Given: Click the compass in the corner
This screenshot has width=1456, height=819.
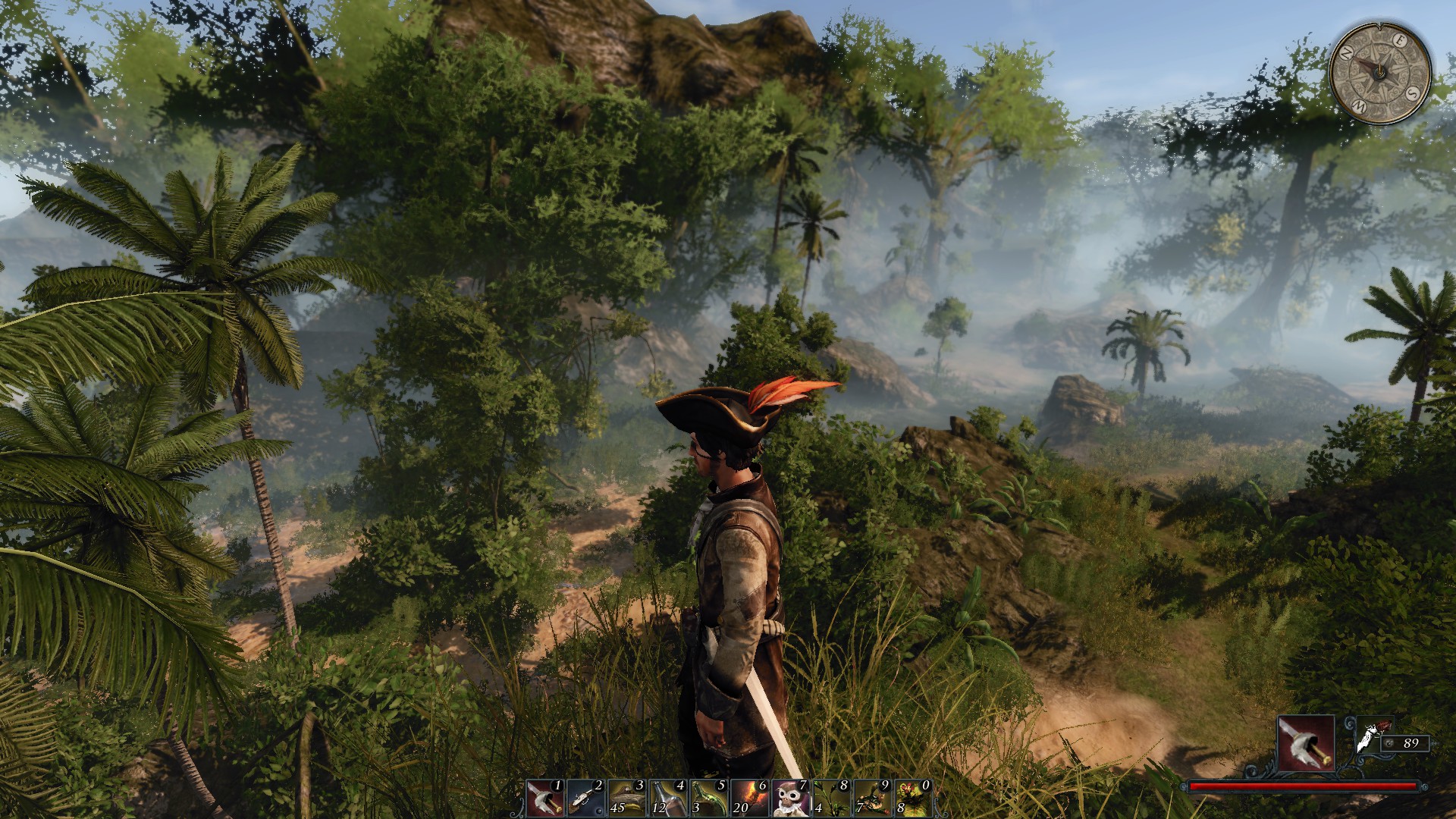Looking at the screenshot, I should coord(1380,71).
